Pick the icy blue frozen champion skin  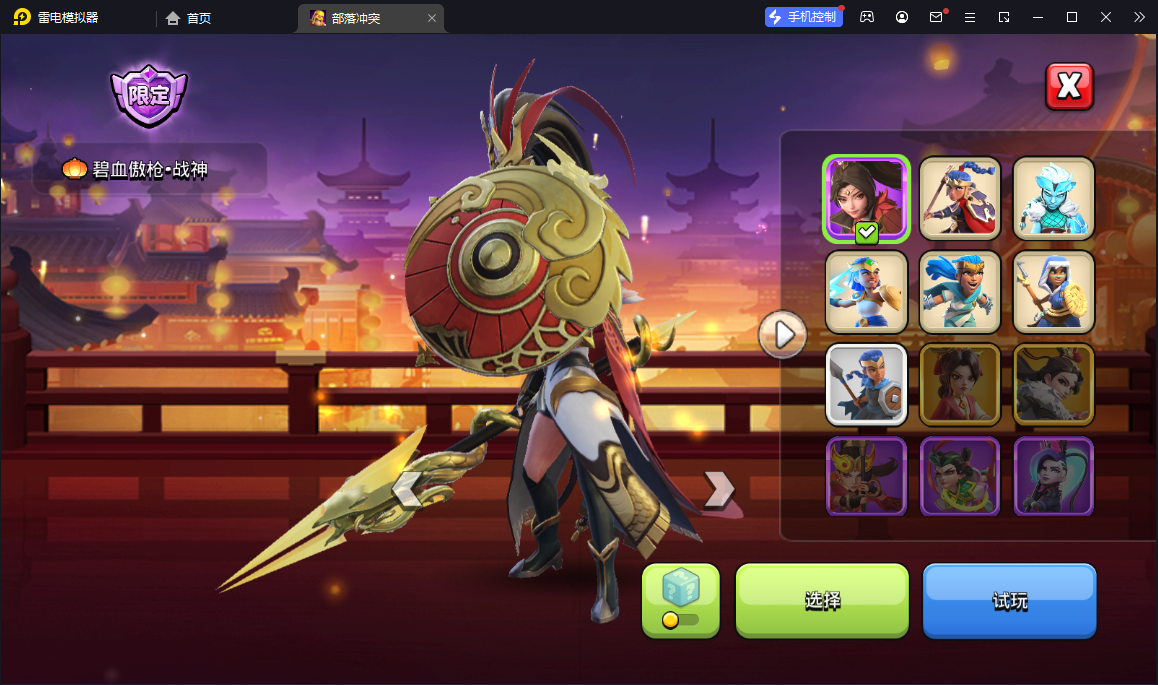click(1054, 198)
